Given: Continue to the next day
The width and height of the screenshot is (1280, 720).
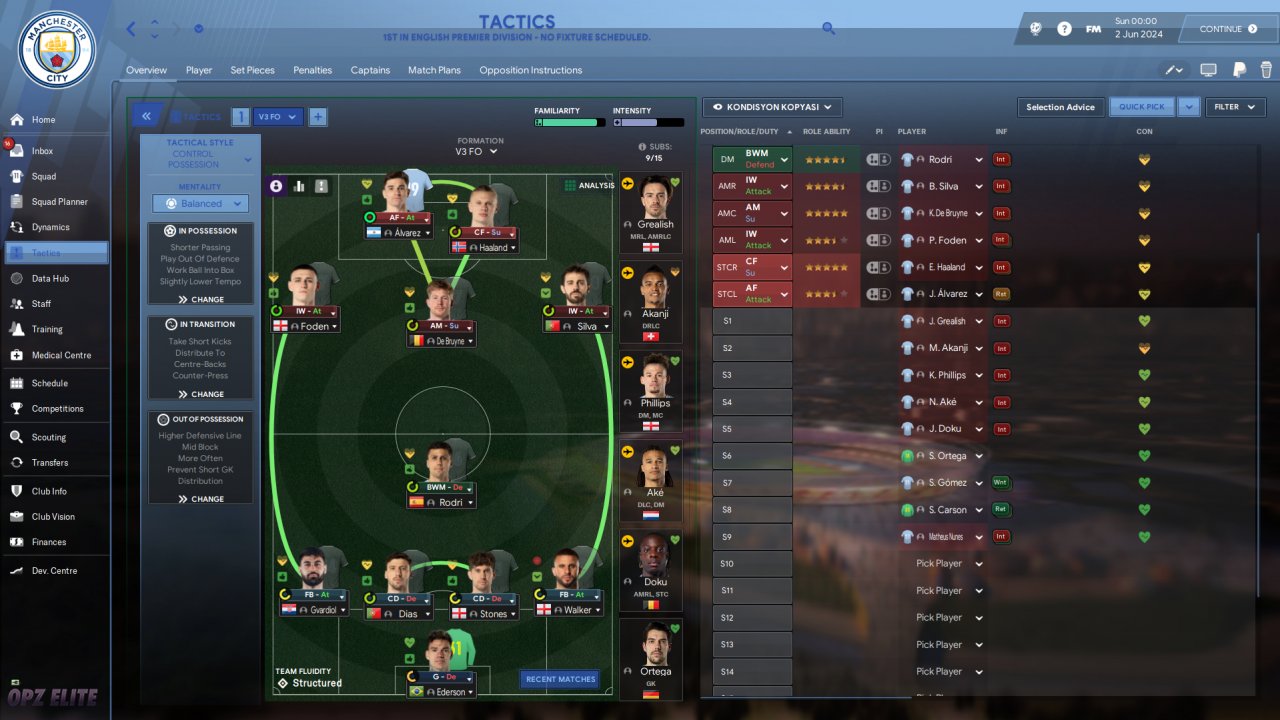Looking at the screenshot, I should coord(1227,29).
